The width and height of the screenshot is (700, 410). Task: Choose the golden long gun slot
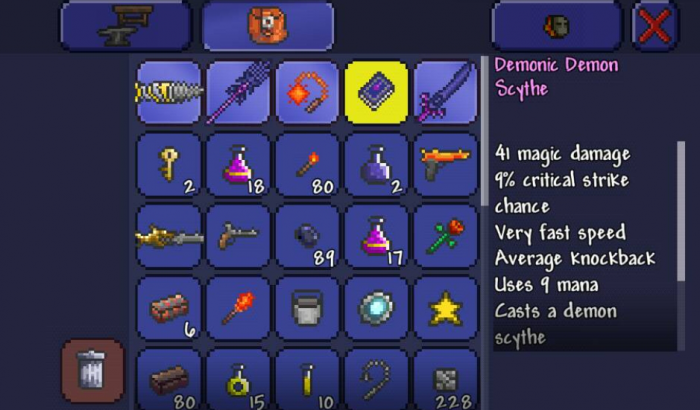(169, 236)
